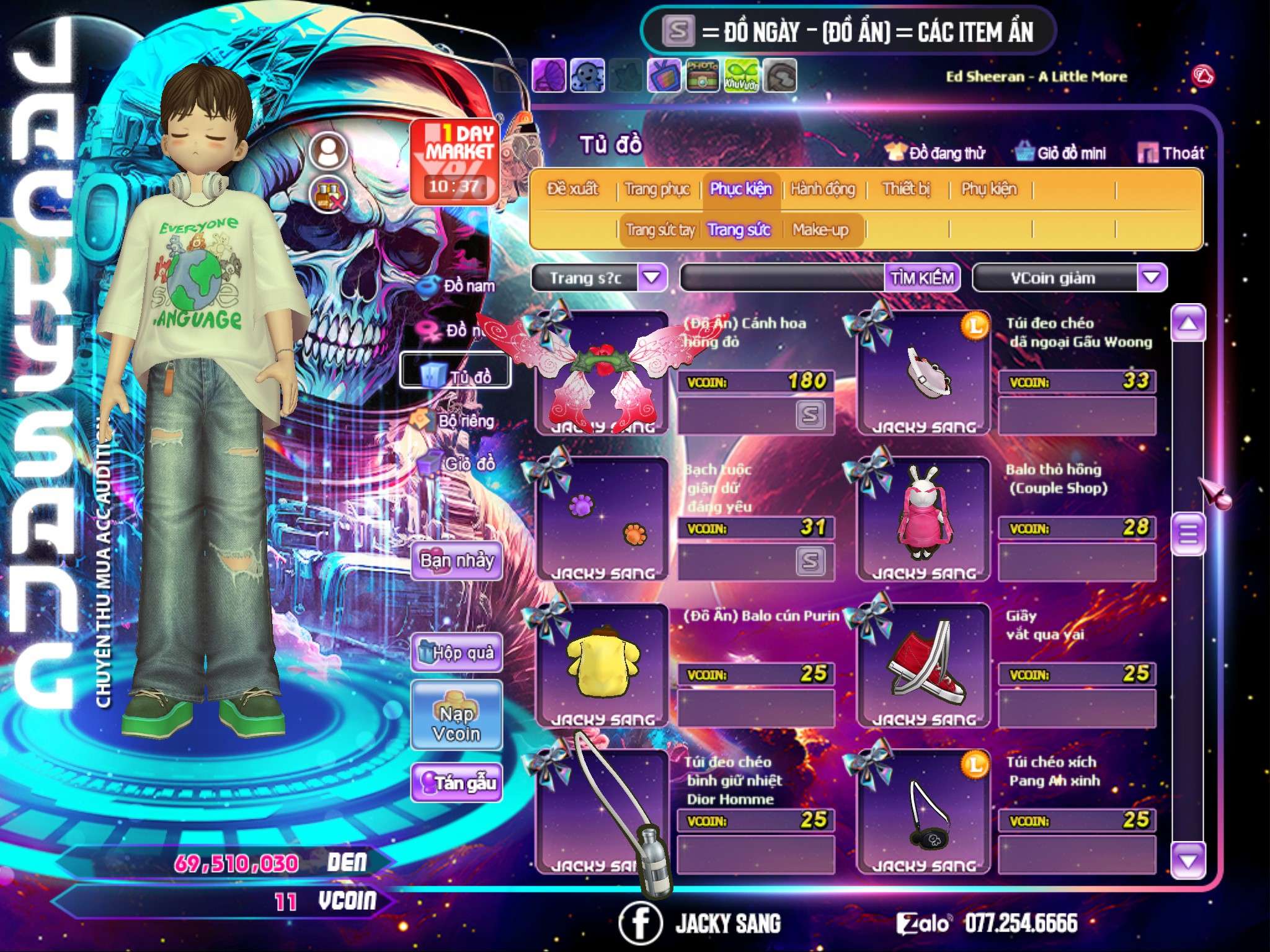Open the Bạn nhảy menu
Image resolution: width=1270 pixels, height=952 pixels.
pyautogui.click(x=457, y=561)
